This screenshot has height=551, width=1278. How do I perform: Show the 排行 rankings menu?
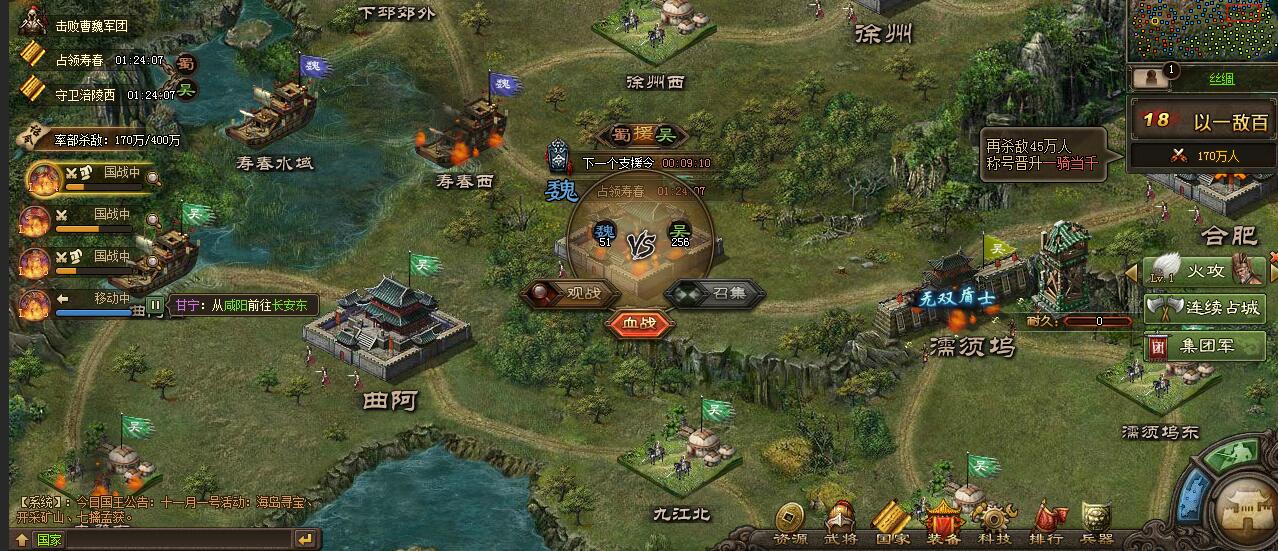point(1046,522)
